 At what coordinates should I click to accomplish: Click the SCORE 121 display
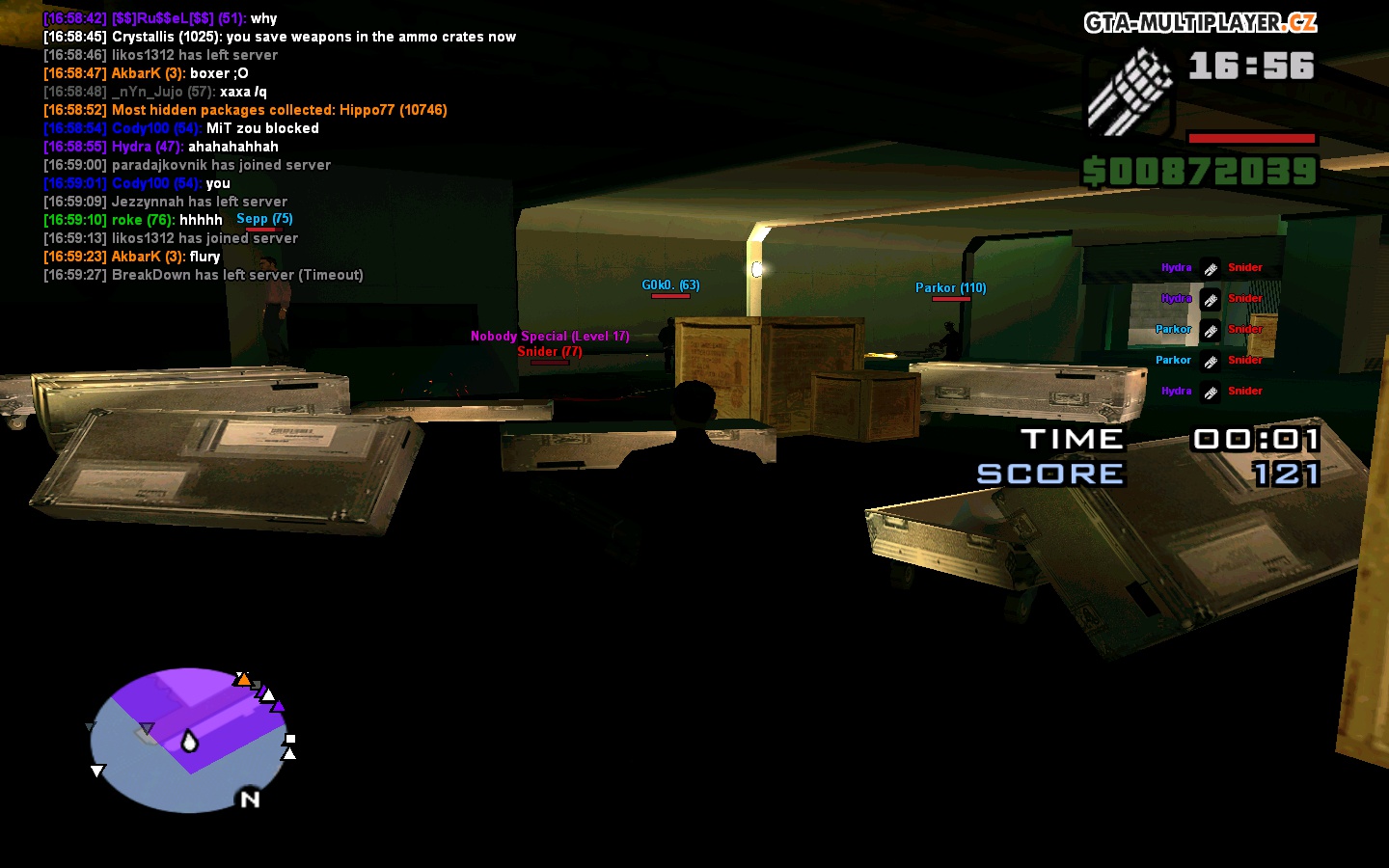[1150, 474]
